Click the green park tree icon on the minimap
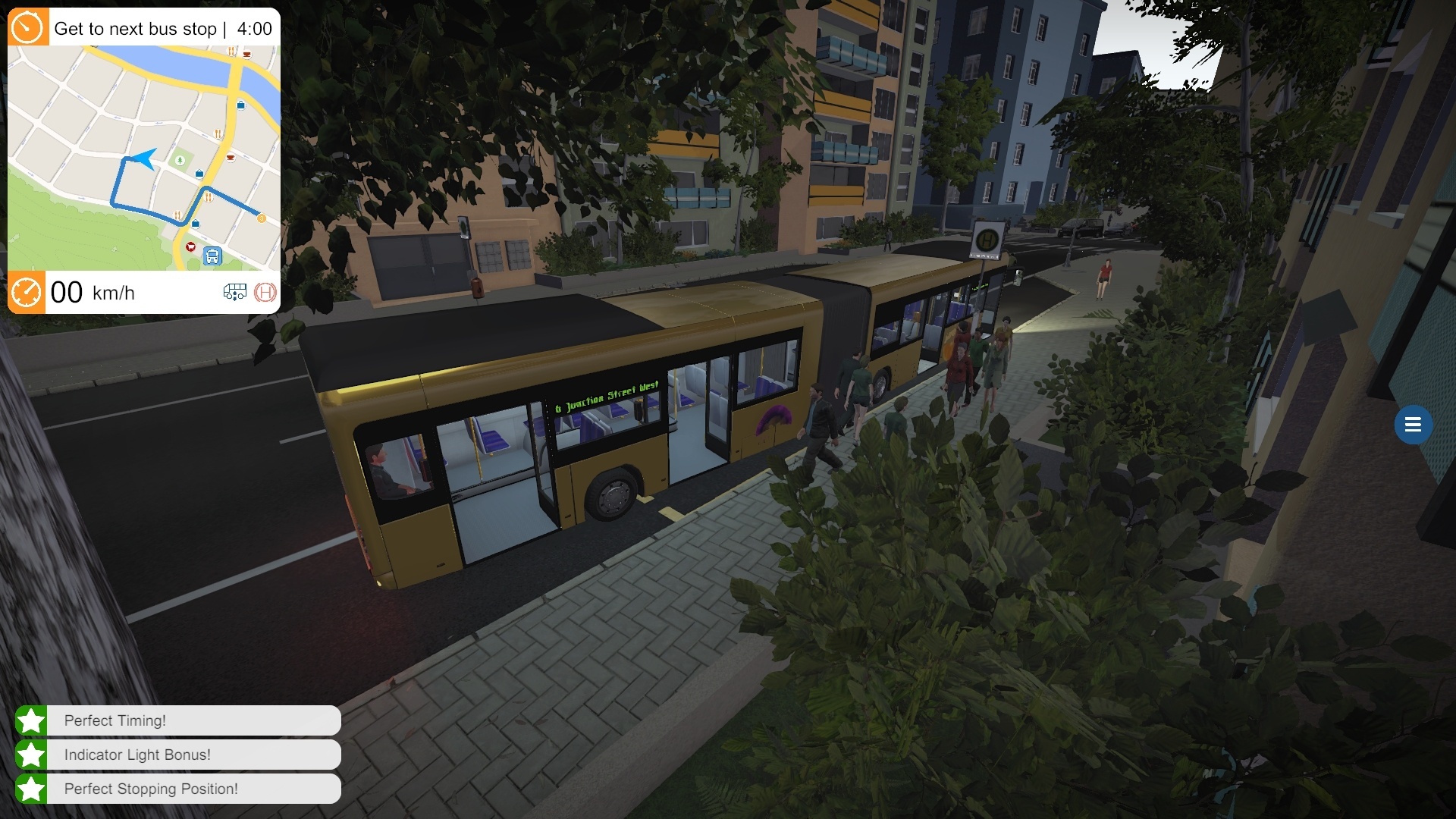Image resolution: width=1456 pixels, height=819 pixels. pos(180,161)
